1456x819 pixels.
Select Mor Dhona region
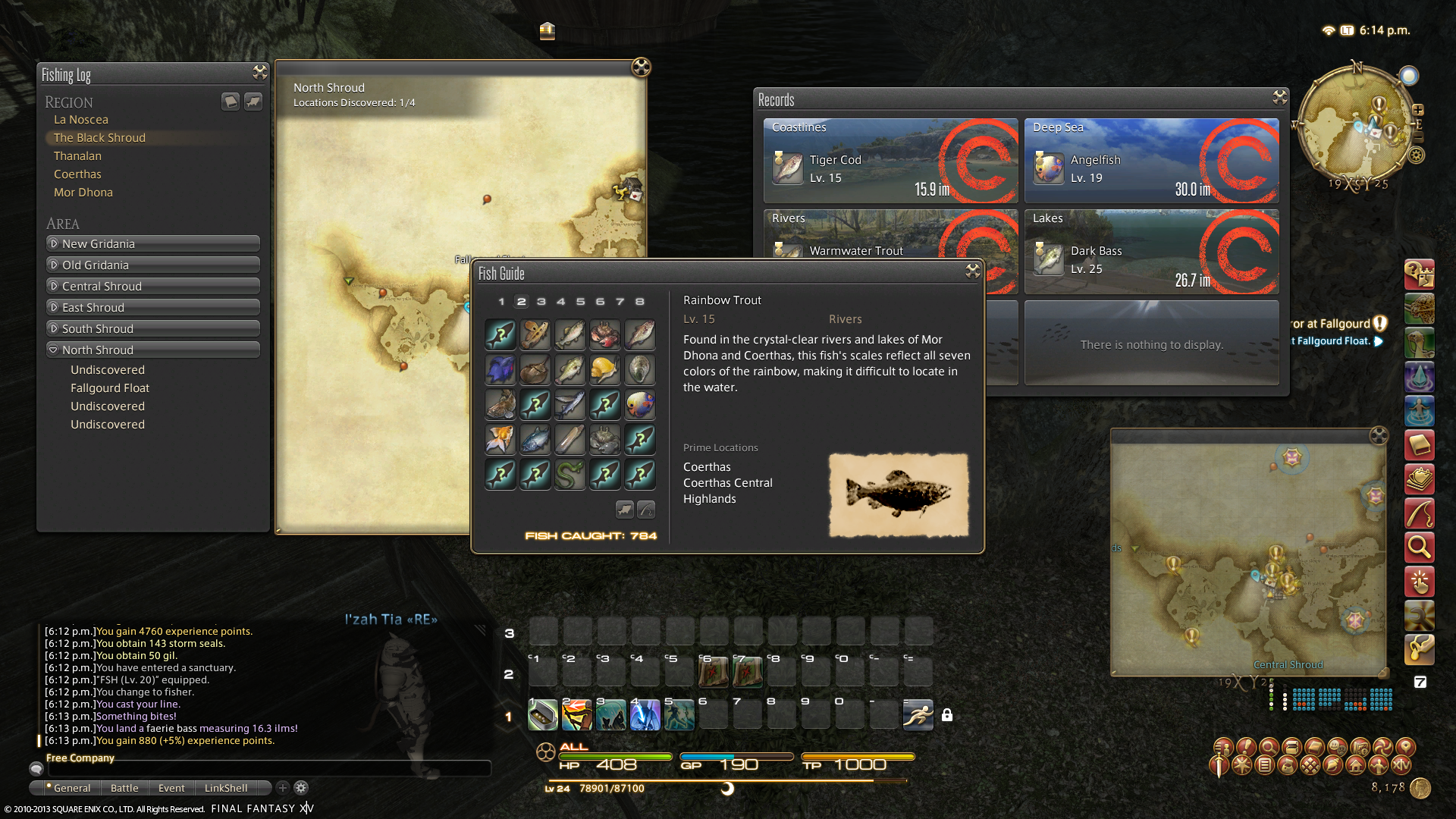tap(83, 193)
